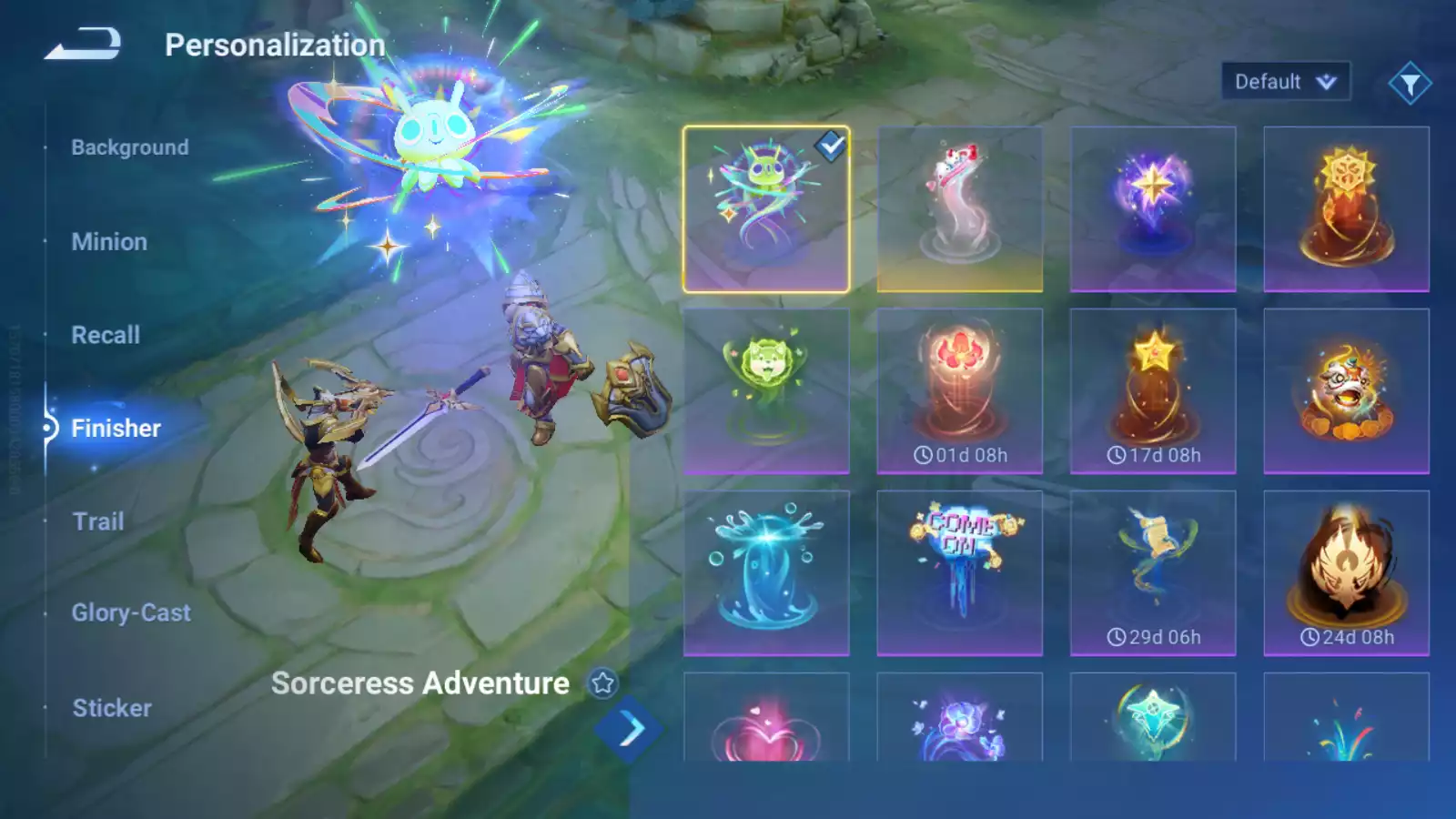
Task: Select the gold star finisher with 17d 08h
Action: (1153, 391)
